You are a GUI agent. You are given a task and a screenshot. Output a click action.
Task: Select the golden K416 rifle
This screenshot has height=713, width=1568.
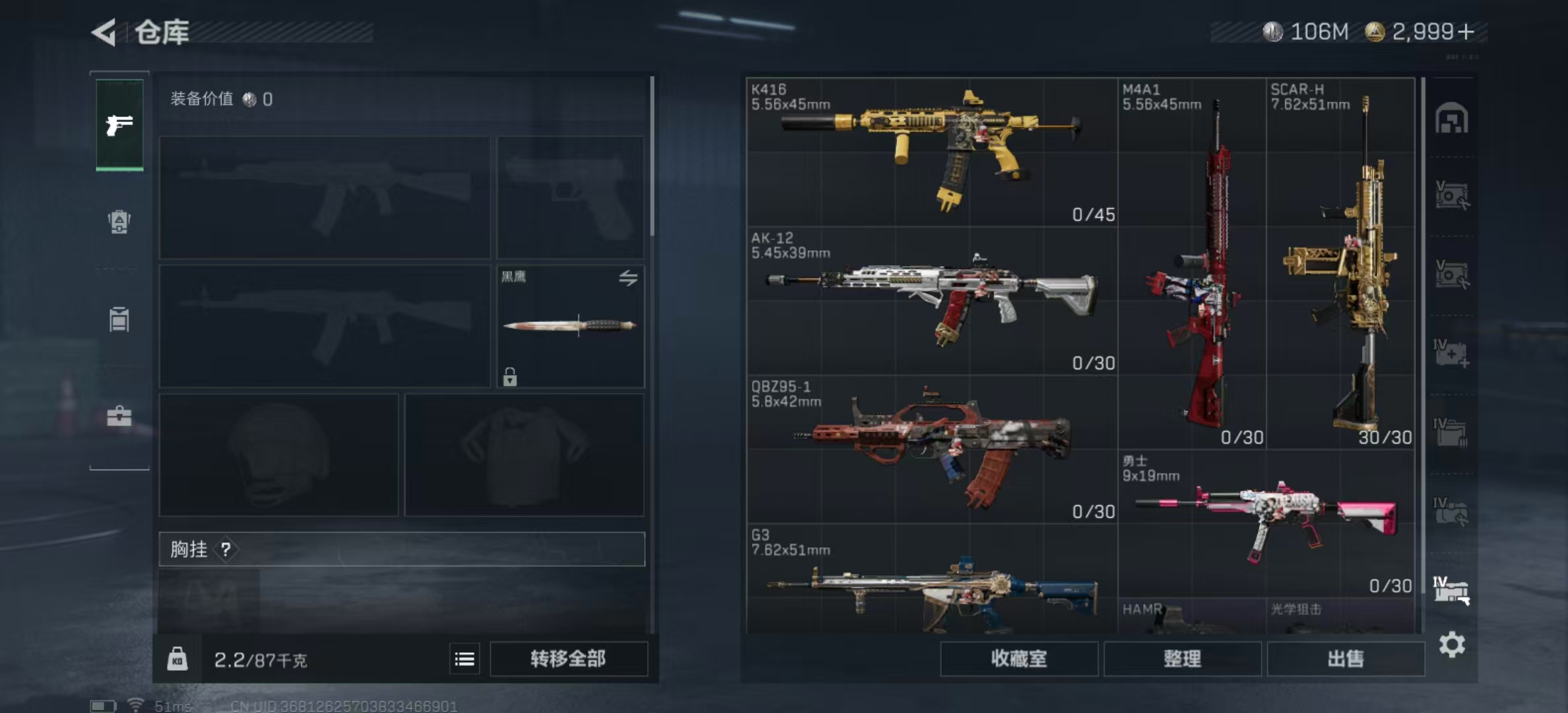[931, 152]
